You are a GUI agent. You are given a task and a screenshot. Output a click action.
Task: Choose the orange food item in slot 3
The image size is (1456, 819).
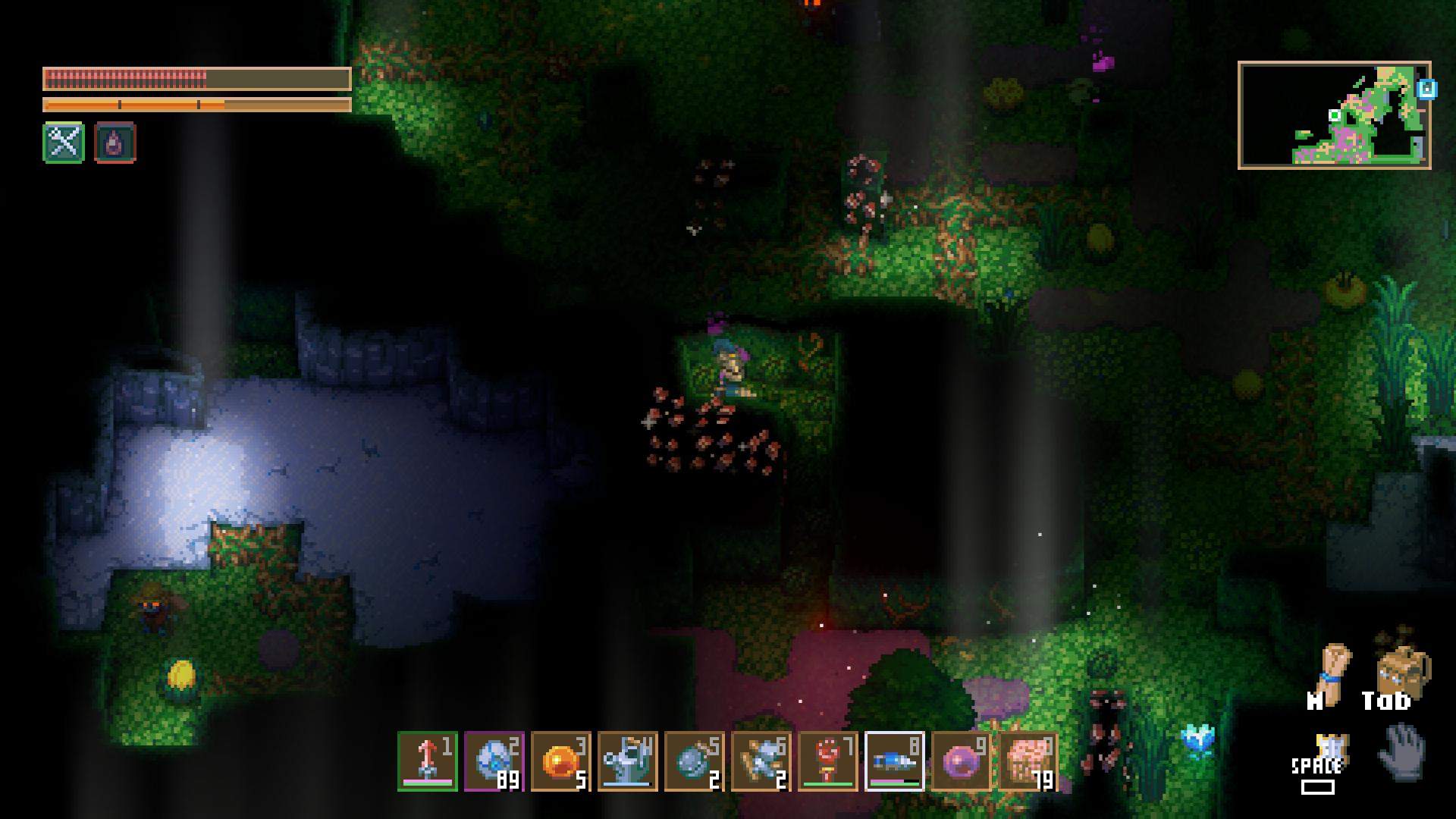point(561,761)
